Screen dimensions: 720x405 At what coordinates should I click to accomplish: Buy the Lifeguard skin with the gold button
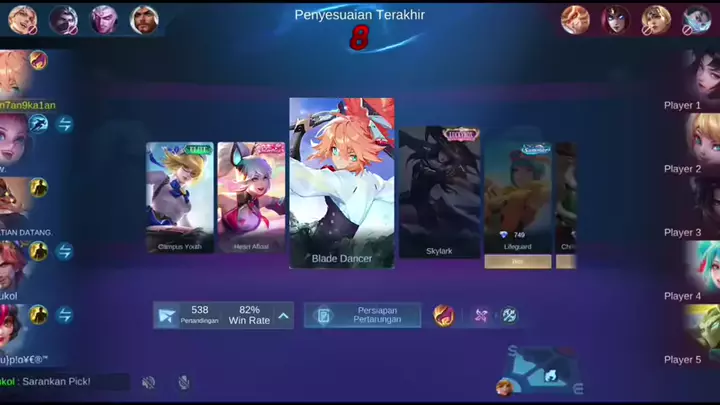(x=518, y=262)
